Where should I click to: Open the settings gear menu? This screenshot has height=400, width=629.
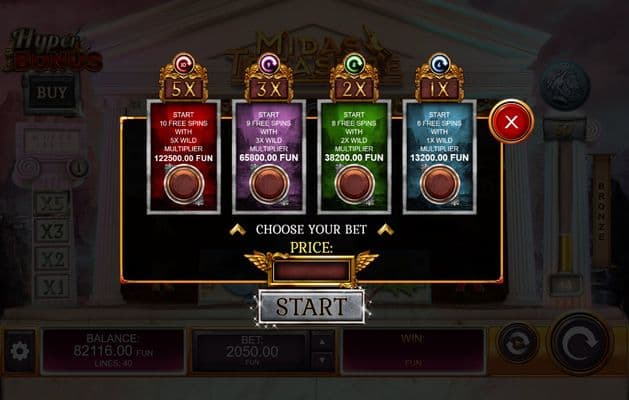18,351
